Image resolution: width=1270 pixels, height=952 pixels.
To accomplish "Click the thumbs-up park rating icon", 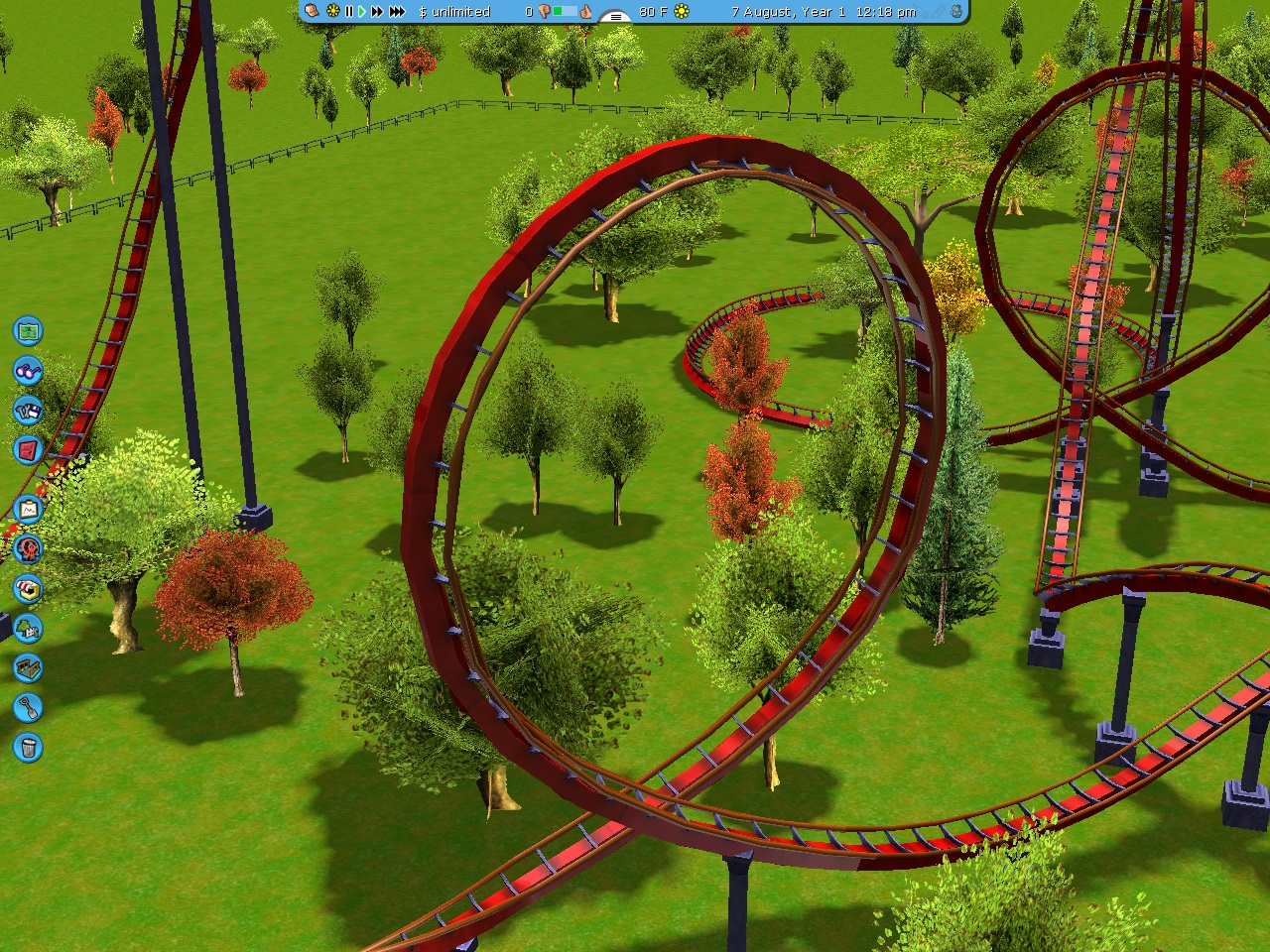I will [x=586, y=12].
